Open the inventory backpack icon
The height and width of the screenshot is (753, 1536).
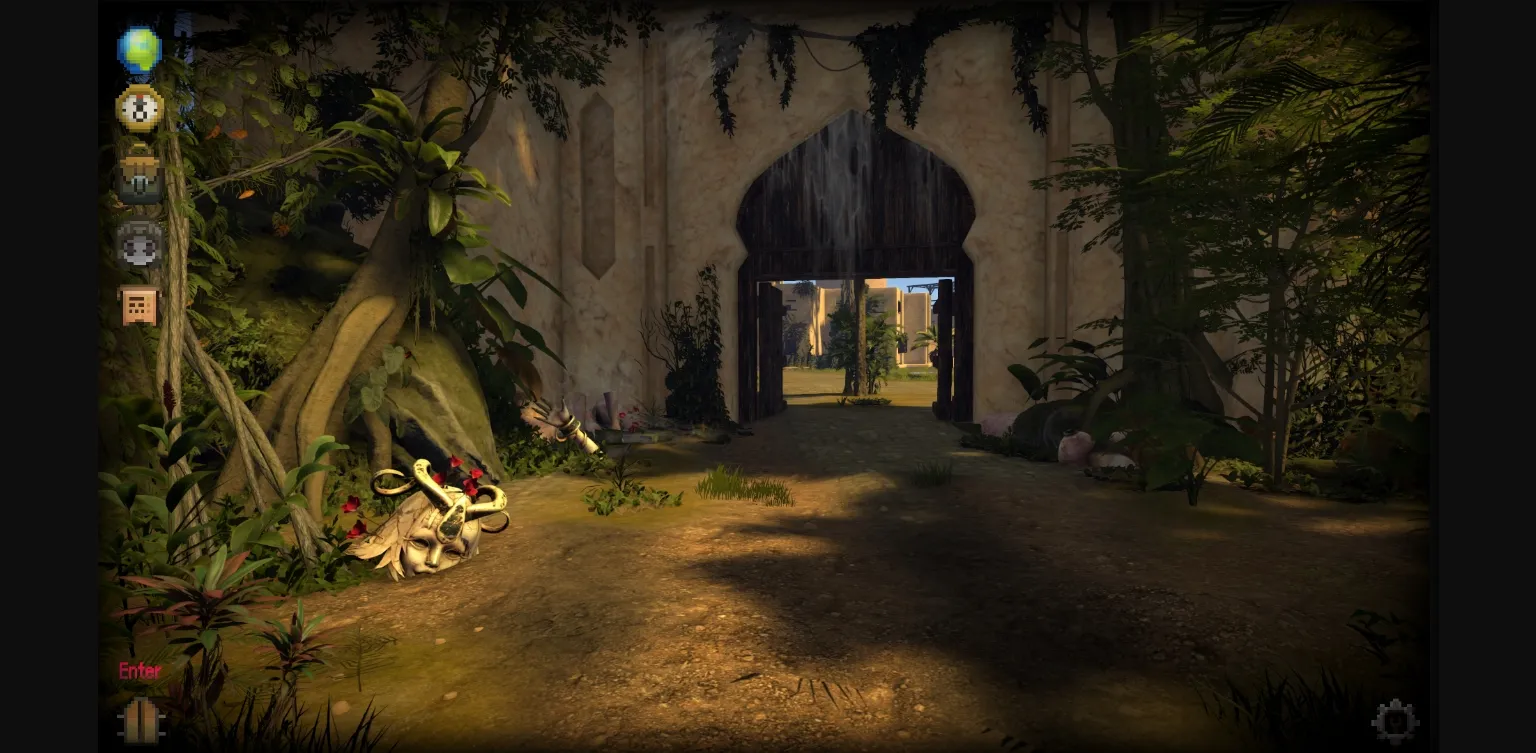pos(138,172)
